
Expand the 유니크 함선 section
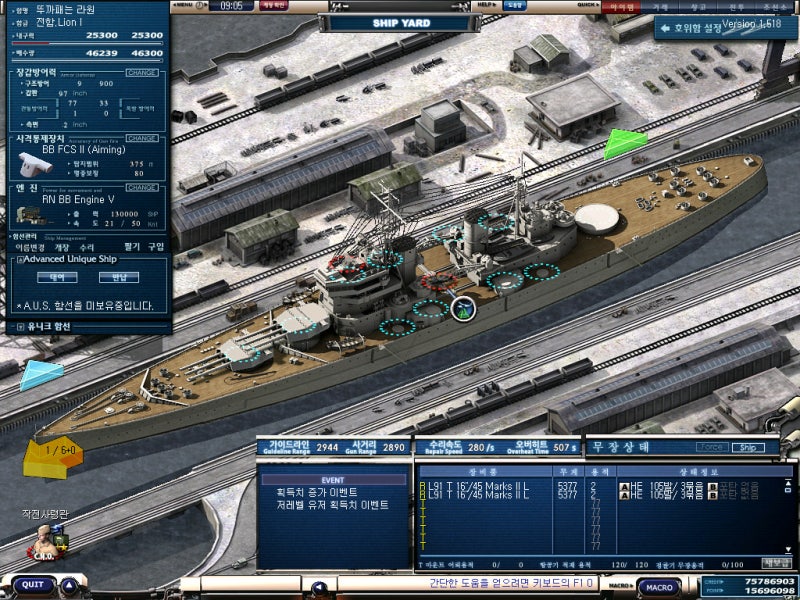(x=21, y=326)
